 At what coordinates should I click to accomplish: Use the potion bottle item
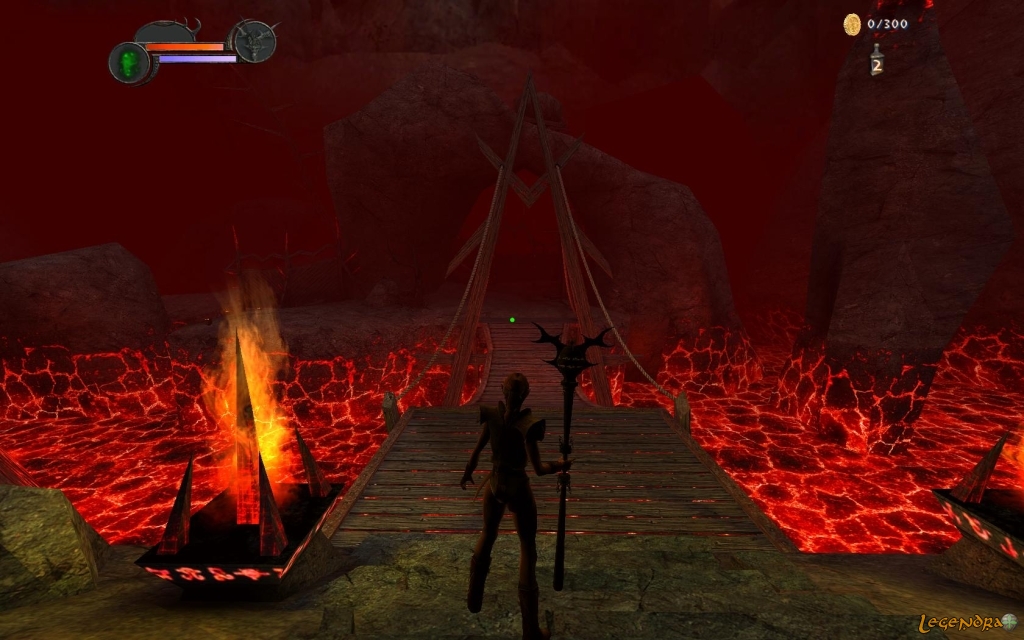tap(876, 60)
